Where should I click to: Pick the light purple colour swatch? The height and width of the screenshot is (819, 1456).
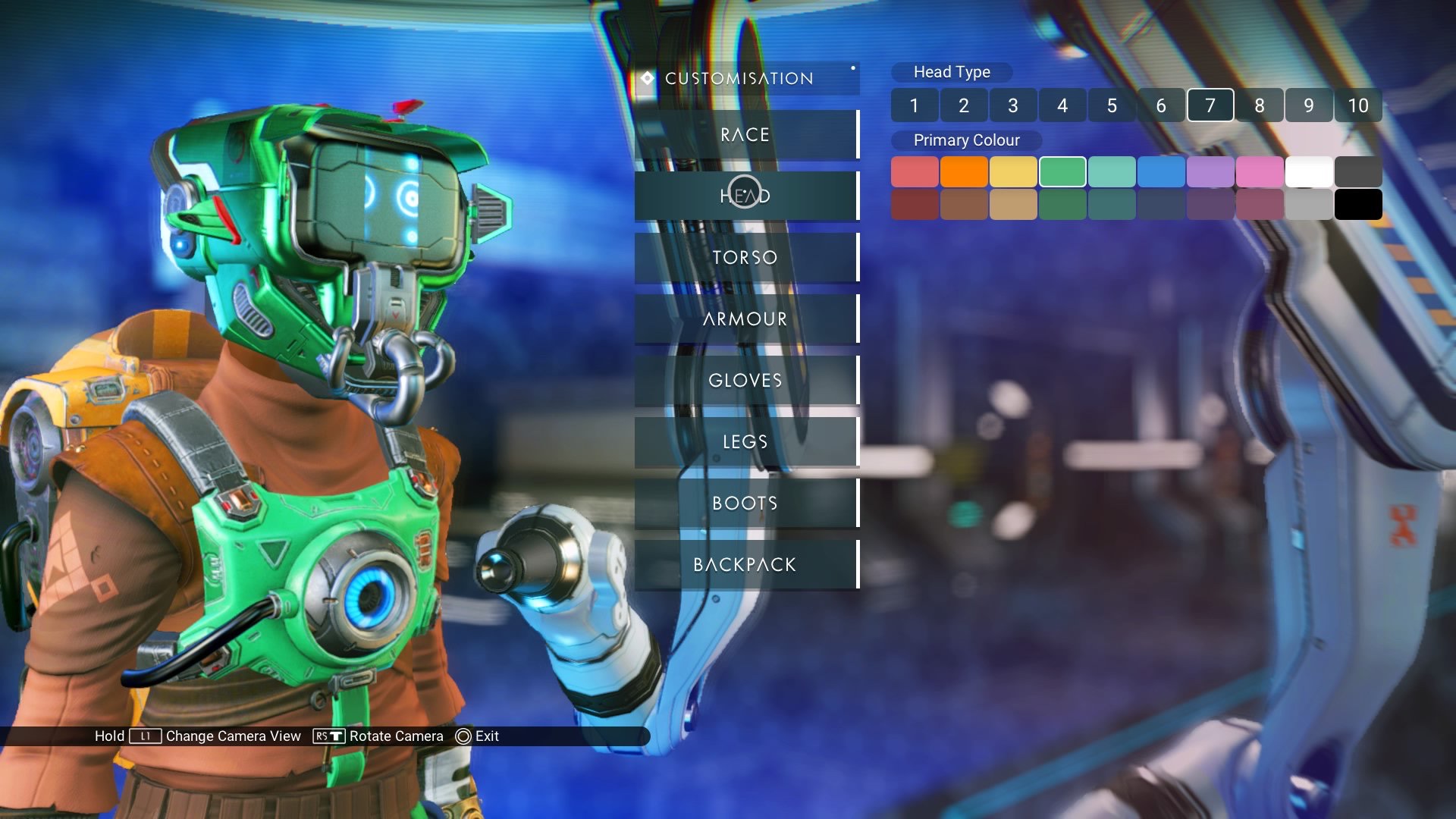coord(1210,172)
